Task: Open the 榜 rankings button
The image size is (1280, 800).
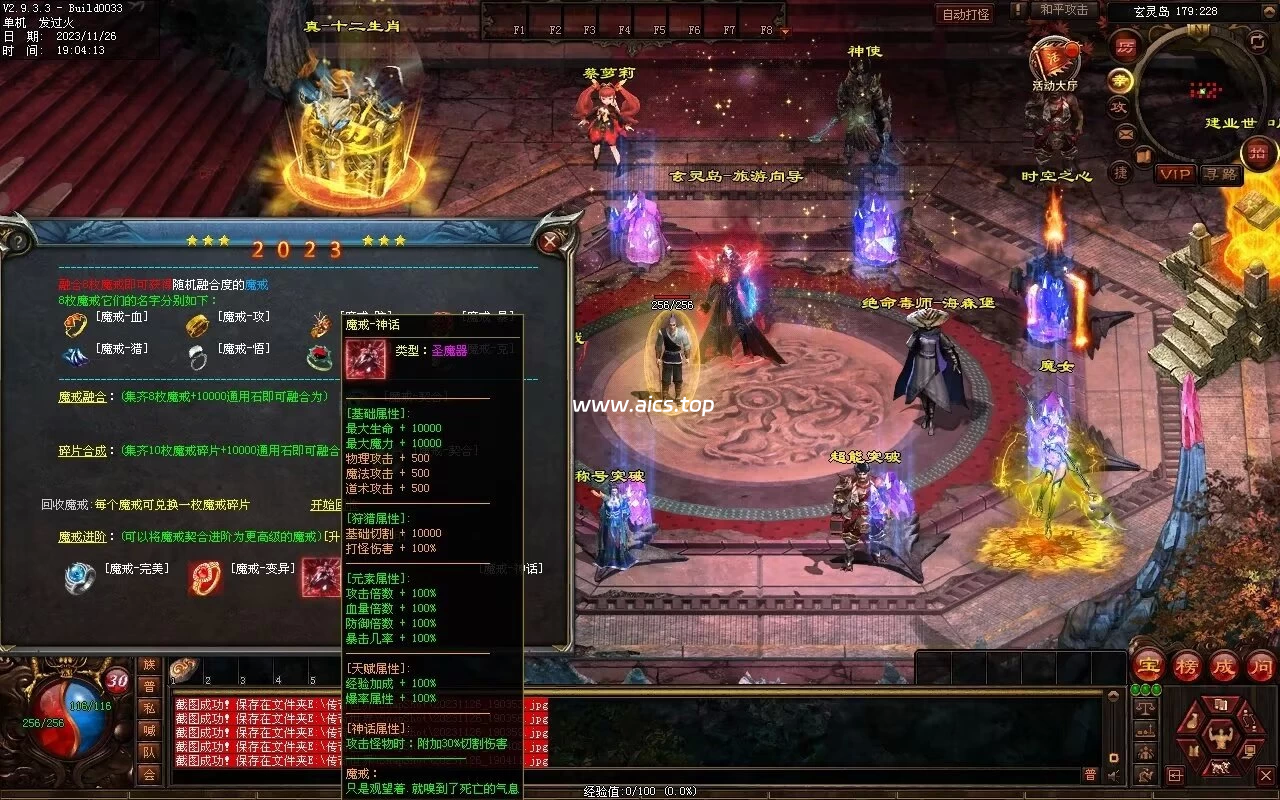Action: 1186,665
